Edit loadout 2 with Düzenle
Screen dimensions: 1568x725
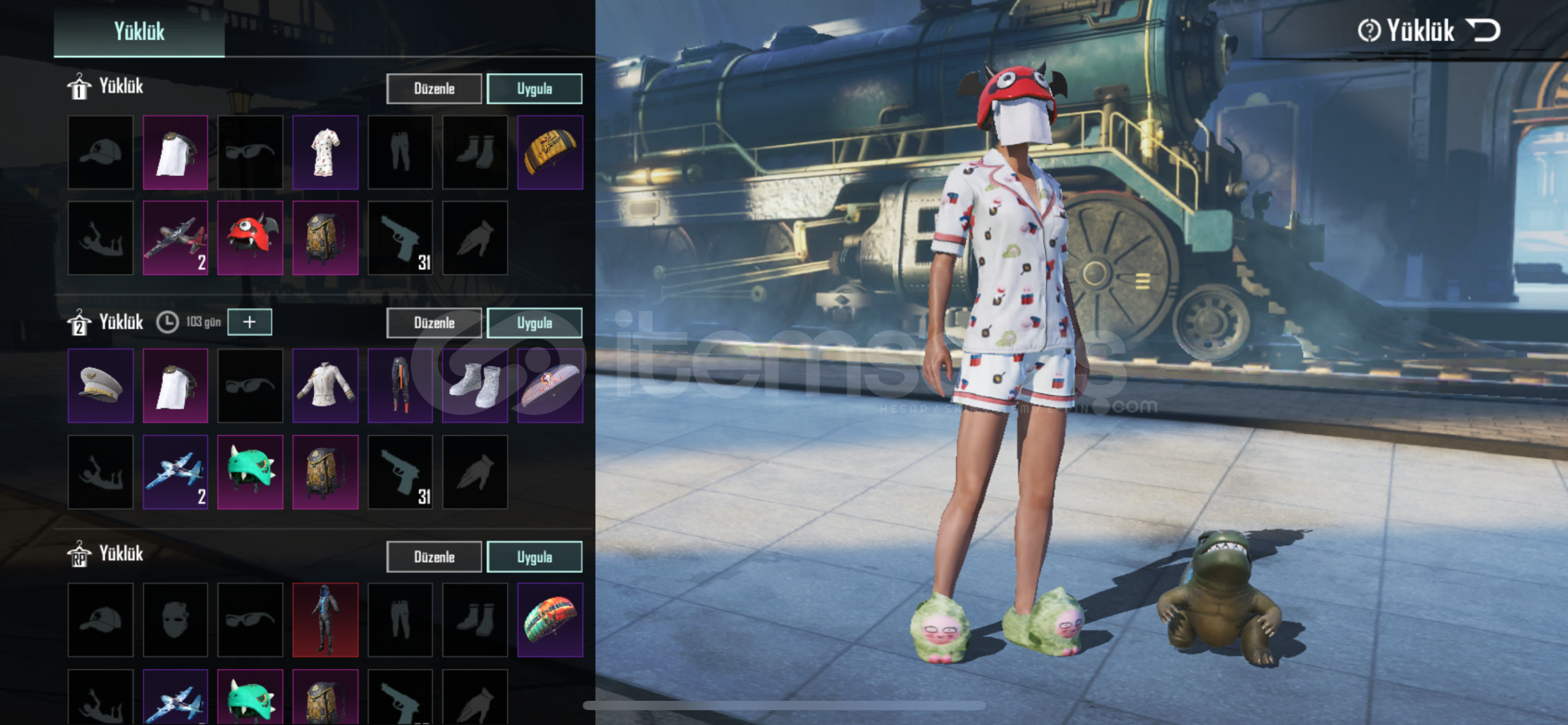(x=433, y=323)
